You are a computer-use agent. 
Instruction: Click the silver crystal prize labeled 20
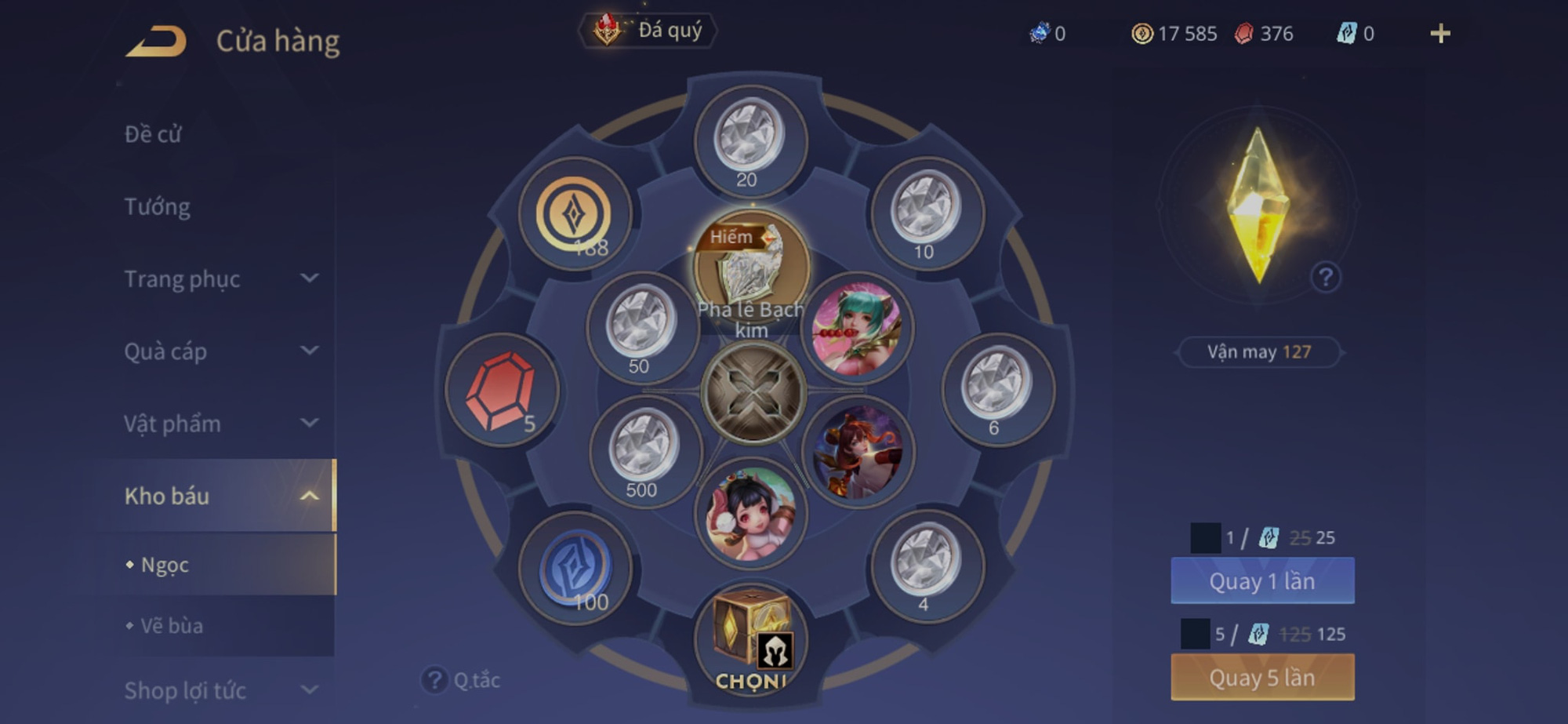pos(750,137)
